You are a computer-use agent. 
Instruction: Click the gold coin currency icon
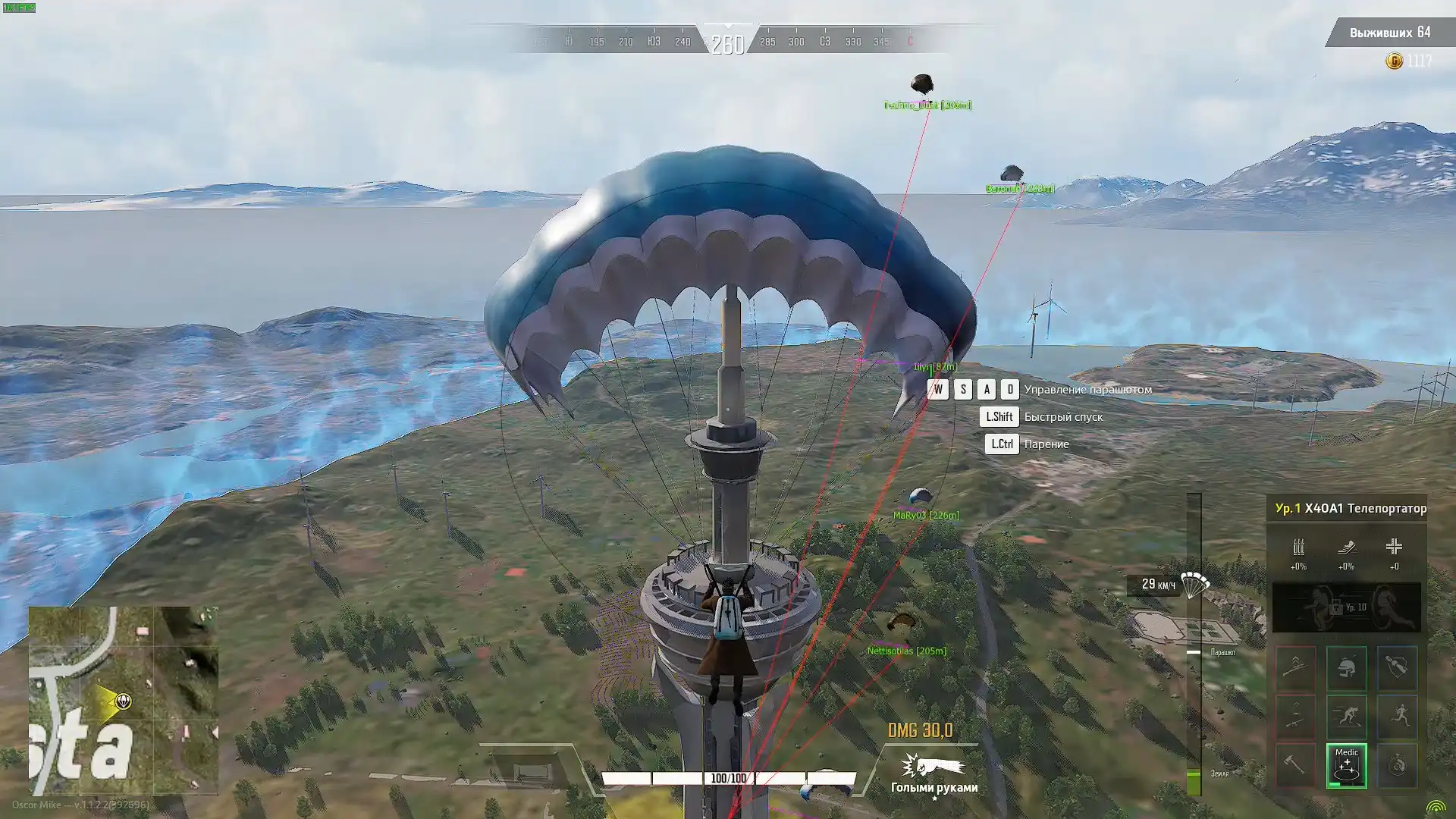click(x=1394, y=61)
